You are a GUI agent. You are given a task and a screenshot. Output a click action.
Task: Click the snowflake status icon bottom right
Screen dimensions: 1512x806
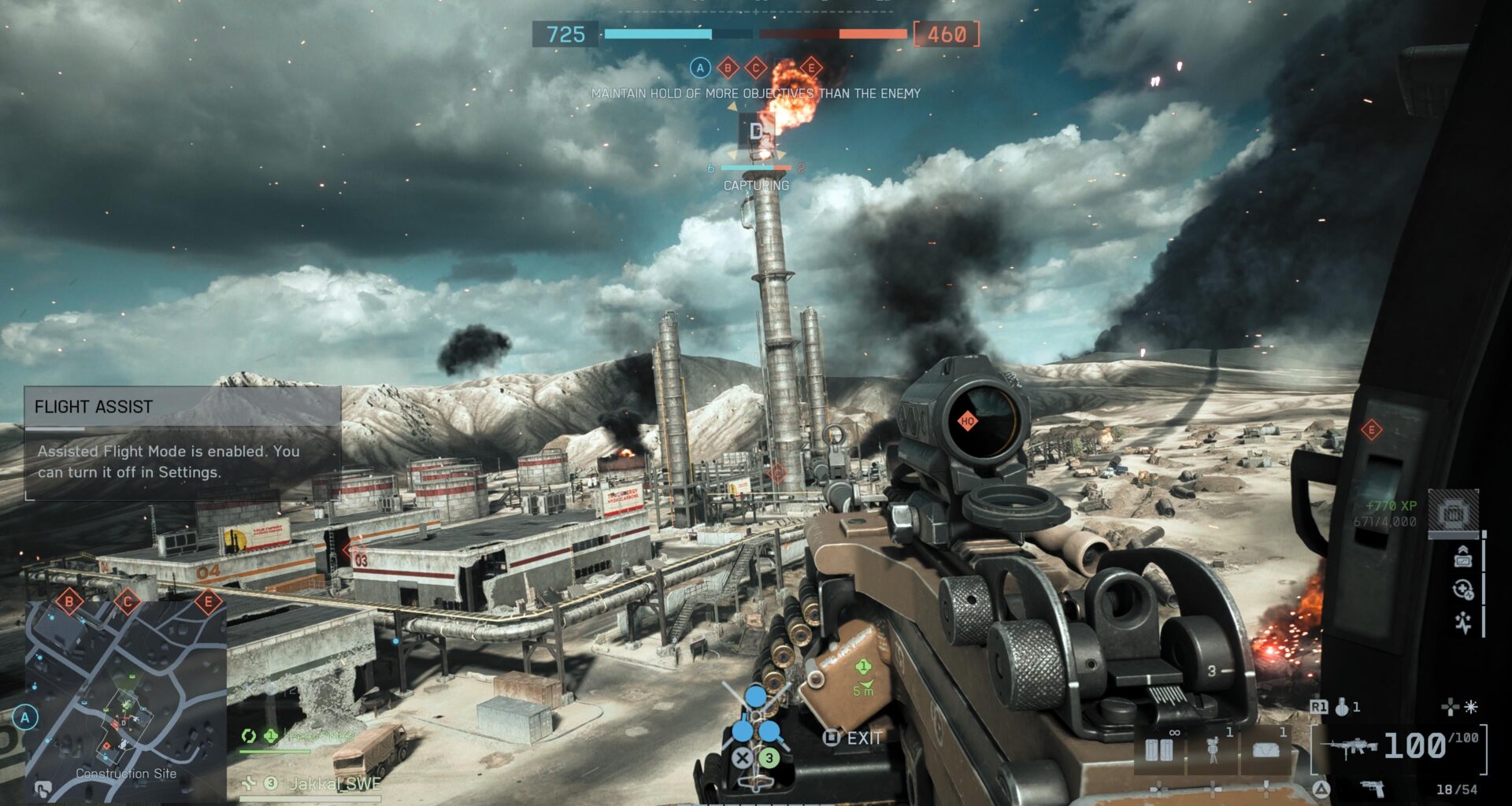click(1469, 705)
